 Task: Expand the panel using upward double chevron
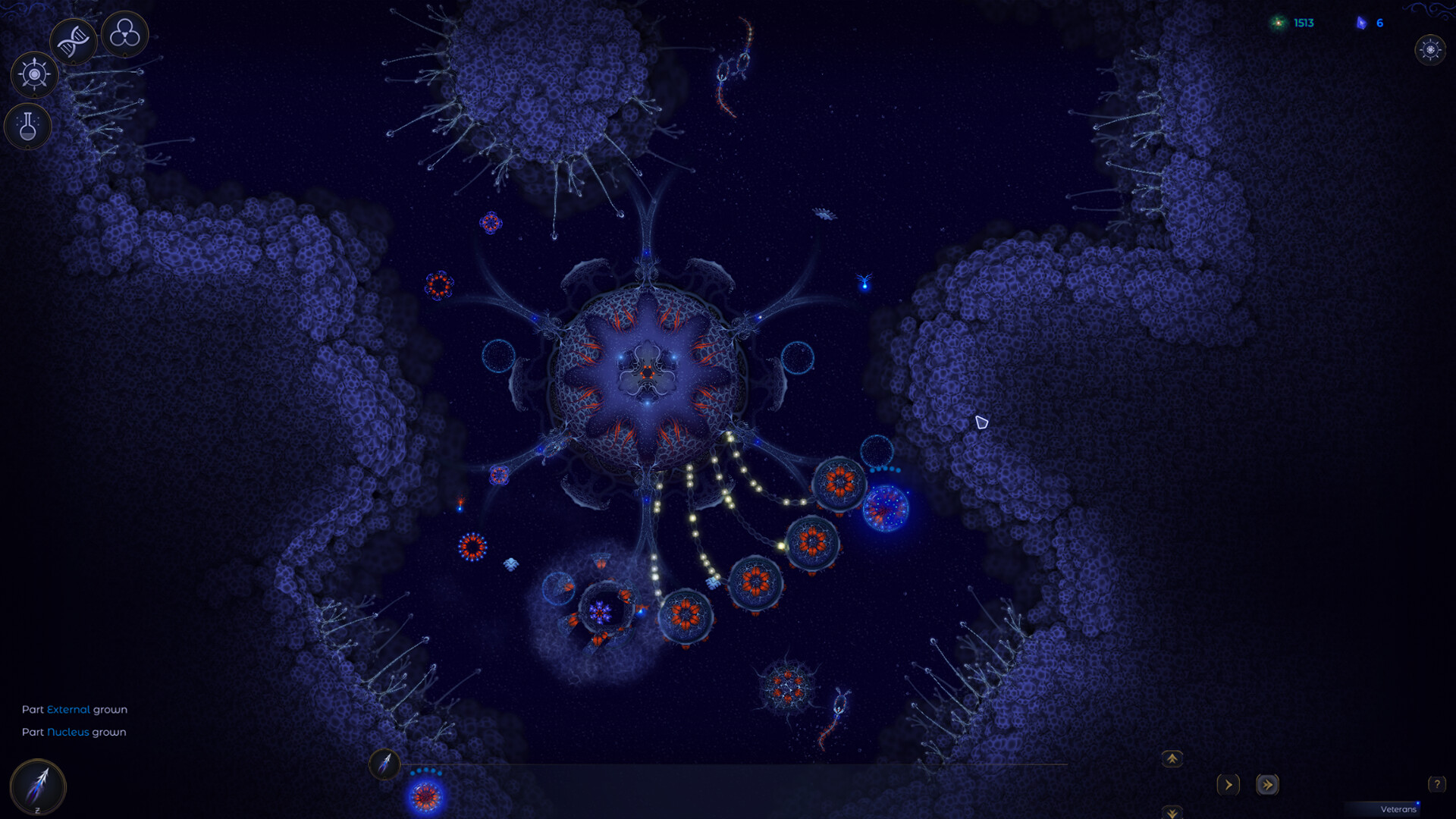pos(1171,758)
